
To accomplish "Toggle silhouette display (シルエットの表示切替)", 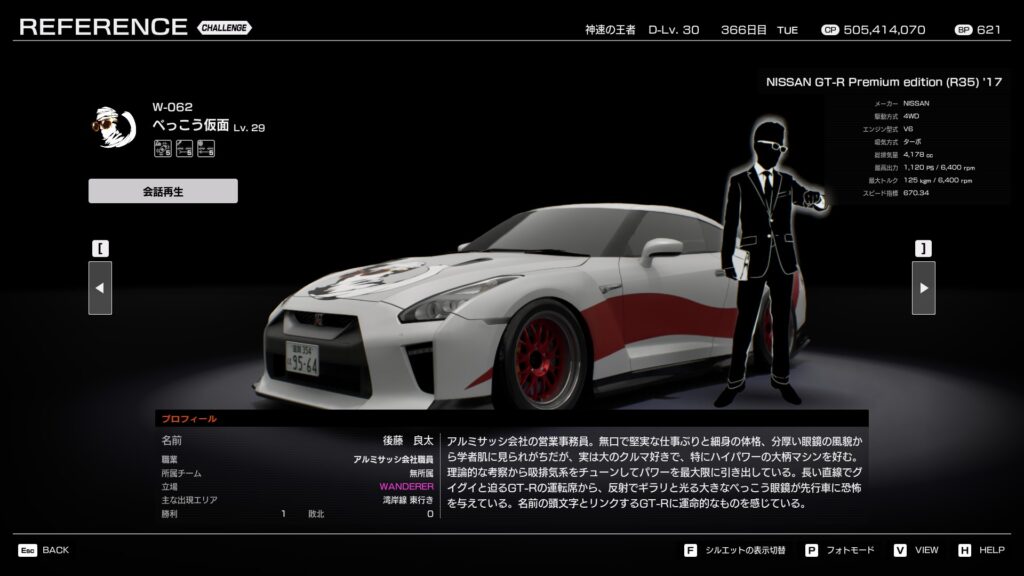I will tap(746, 550).
